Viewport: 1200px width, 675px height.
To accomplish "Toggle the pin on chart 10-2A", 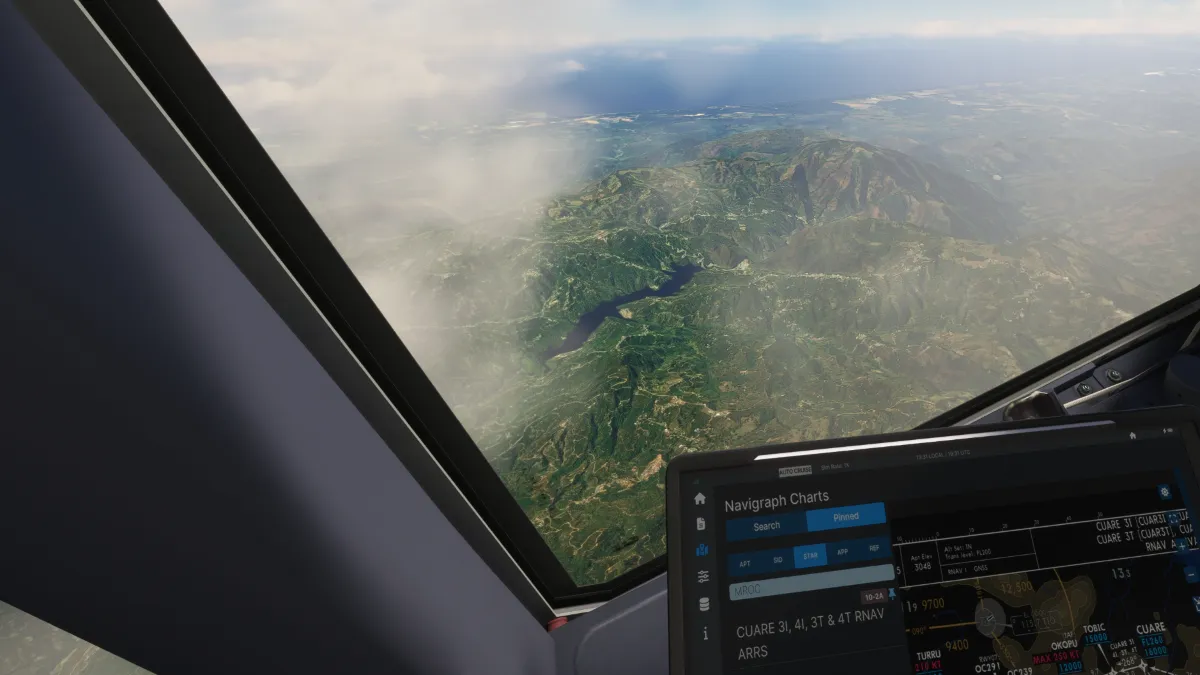I will click(891, 594).
